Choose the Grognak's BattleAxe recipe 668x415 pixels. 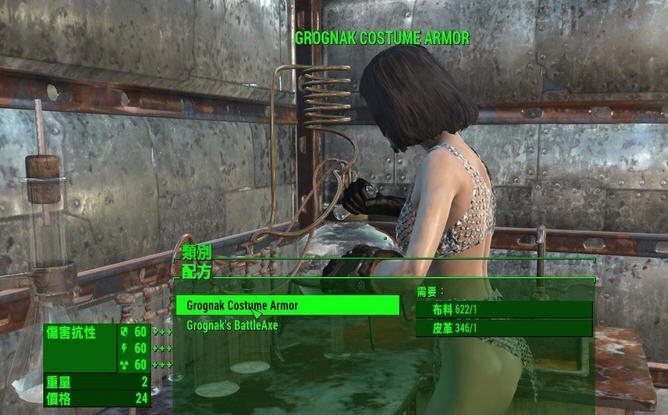pos(232,326)
